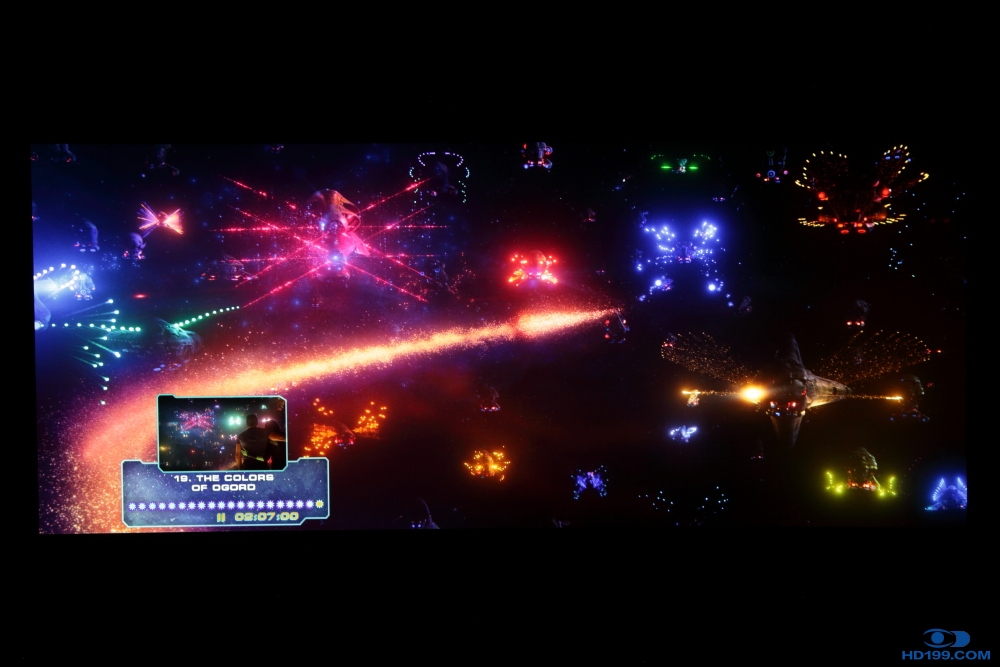Click the pause icon beside the timecode
Screen dimensions: 1000x667
tap(222, 517)
